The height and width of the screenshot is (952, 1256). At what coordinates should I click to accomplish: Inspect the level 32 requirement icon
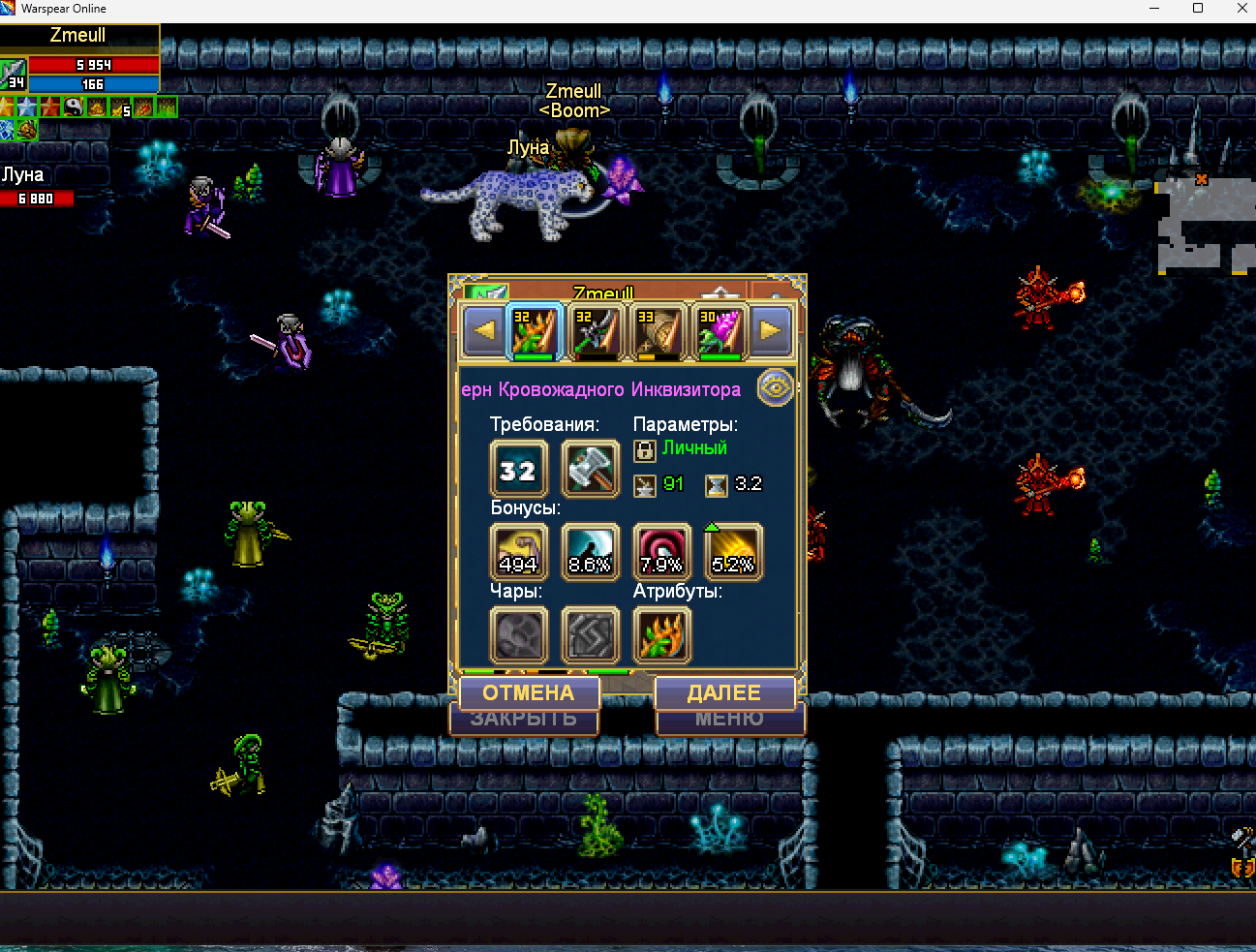click(518, 470)
